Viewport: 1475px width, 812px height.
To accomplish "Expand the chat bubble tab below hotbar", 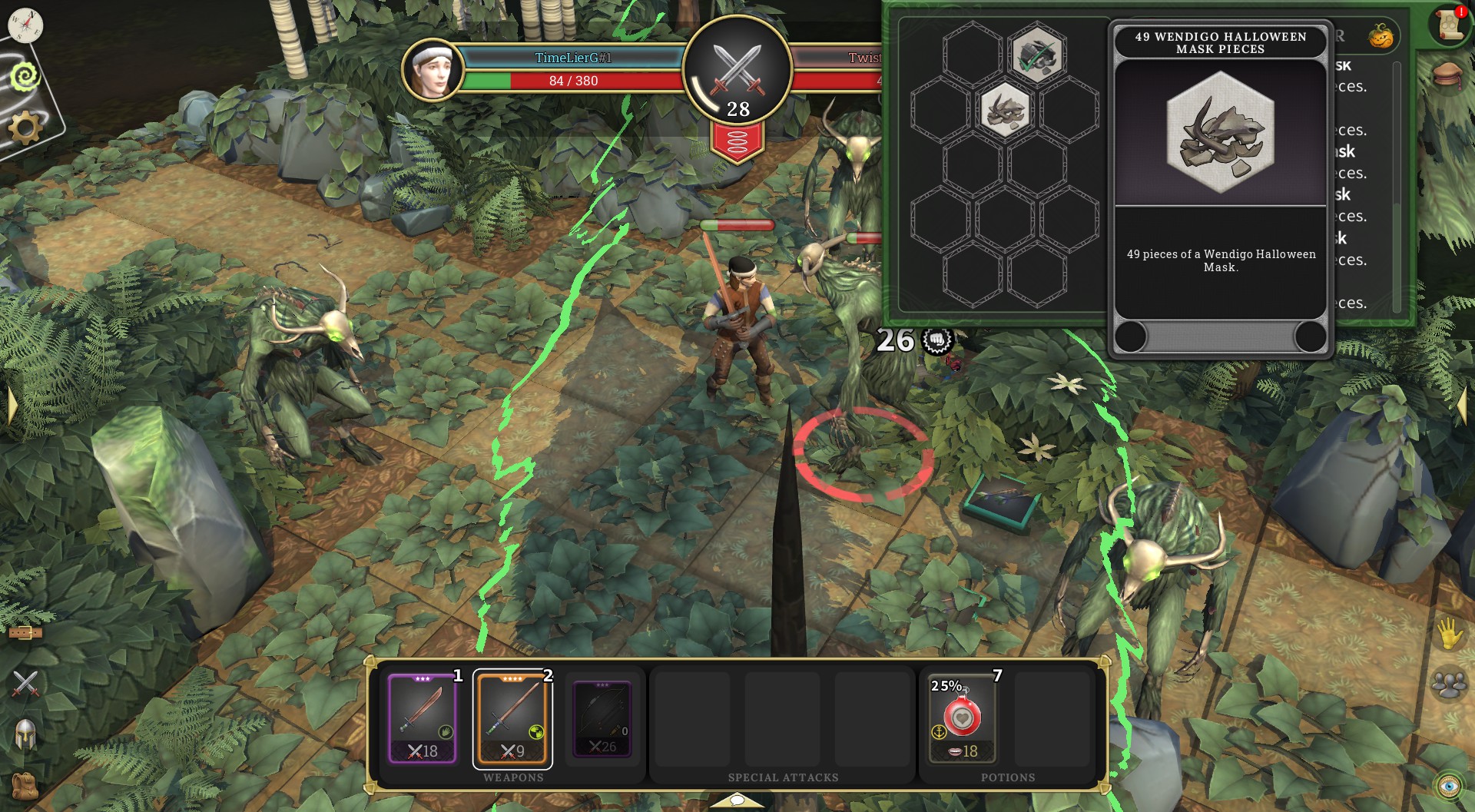I will (737, 801).
